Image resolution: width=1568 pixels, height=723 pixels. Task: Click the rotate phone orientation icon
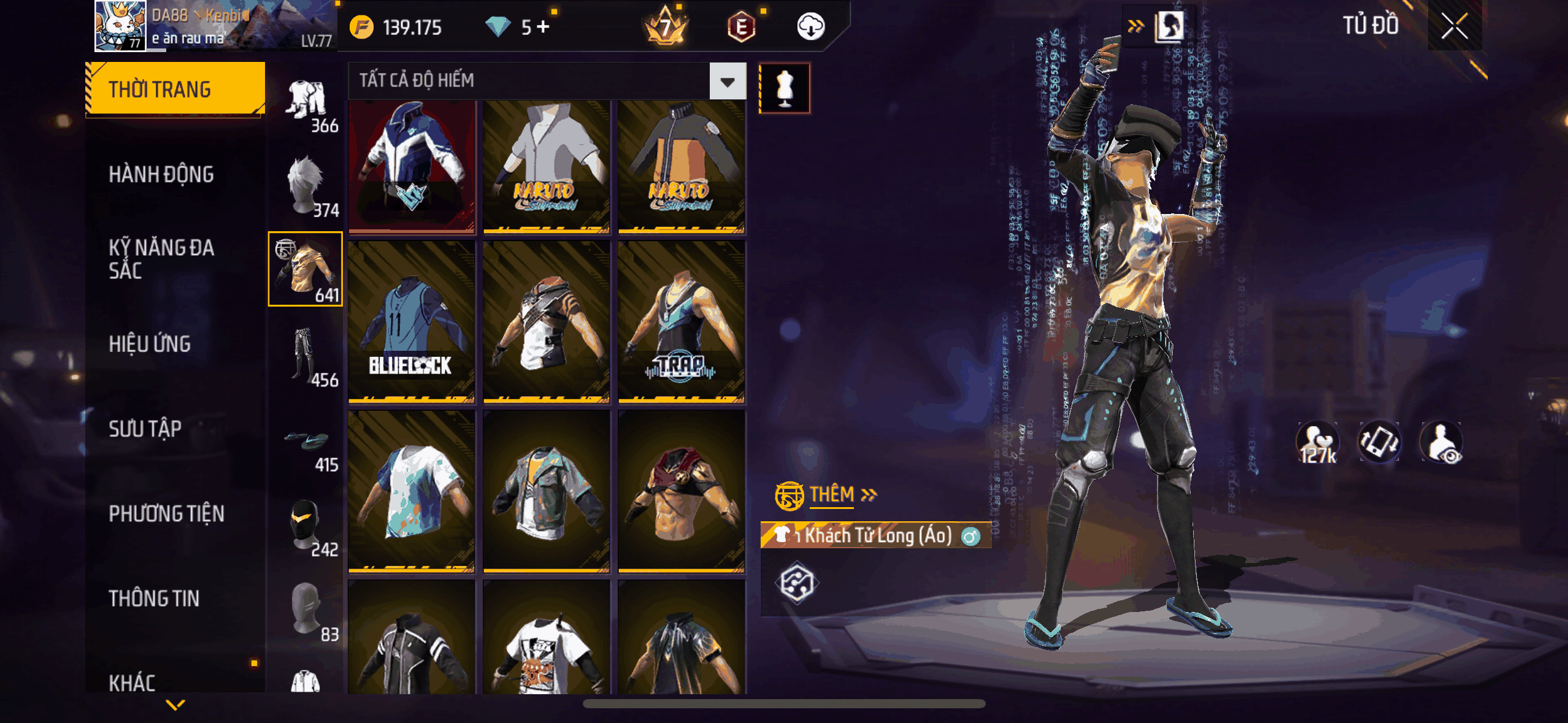[1379, 442]
